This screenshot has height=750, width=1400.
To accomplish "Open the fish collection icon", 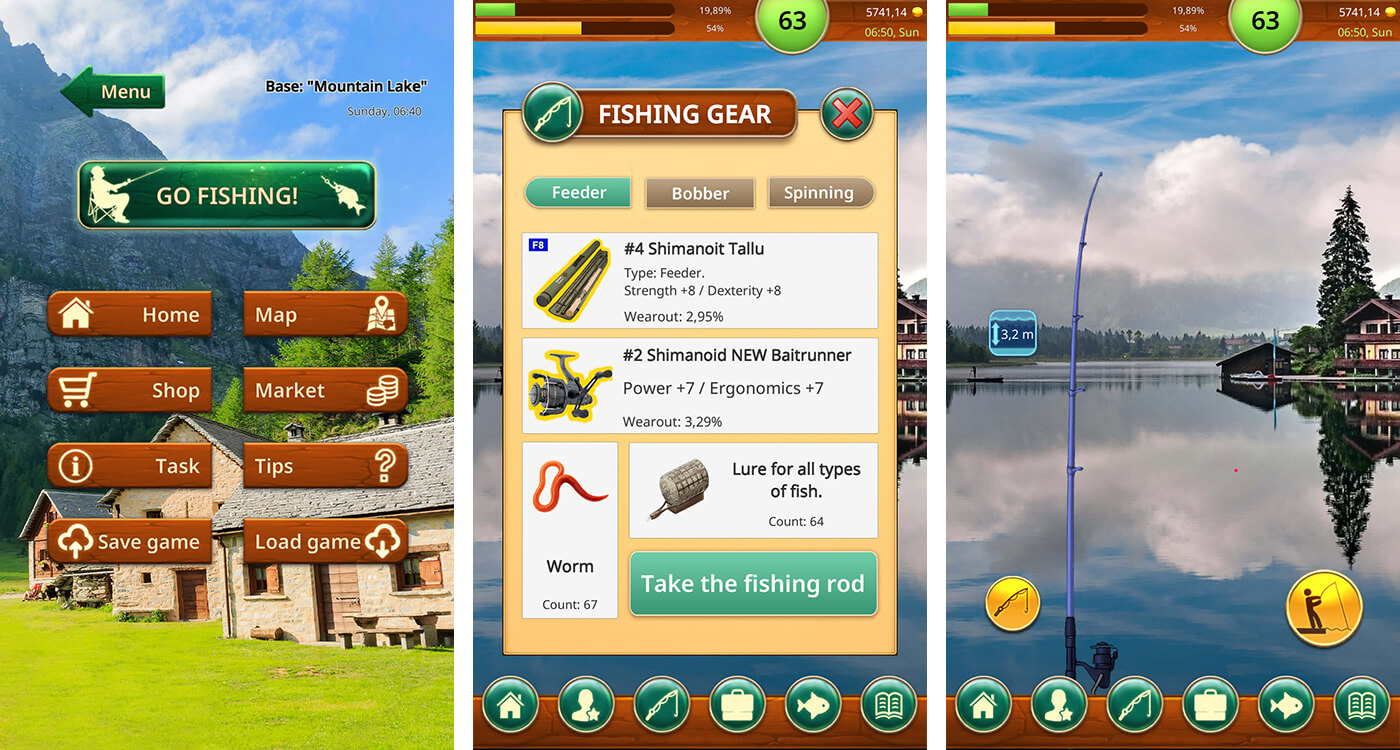I will tap(812, 705).
